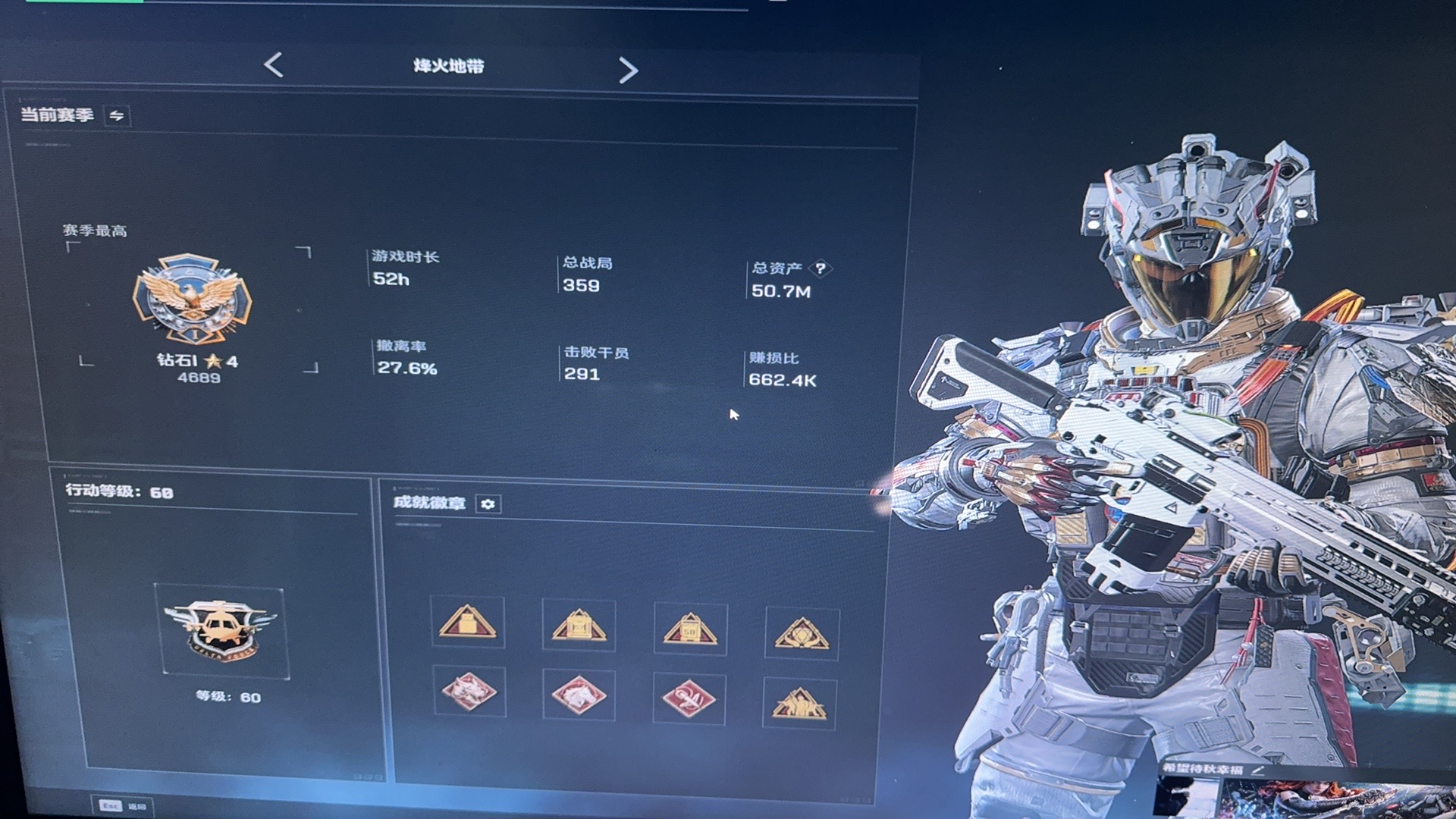Viewport: 1456px width, 819px height.
Task: Click the helicopter operation level emblem
Action: click(x=221, y=631)
